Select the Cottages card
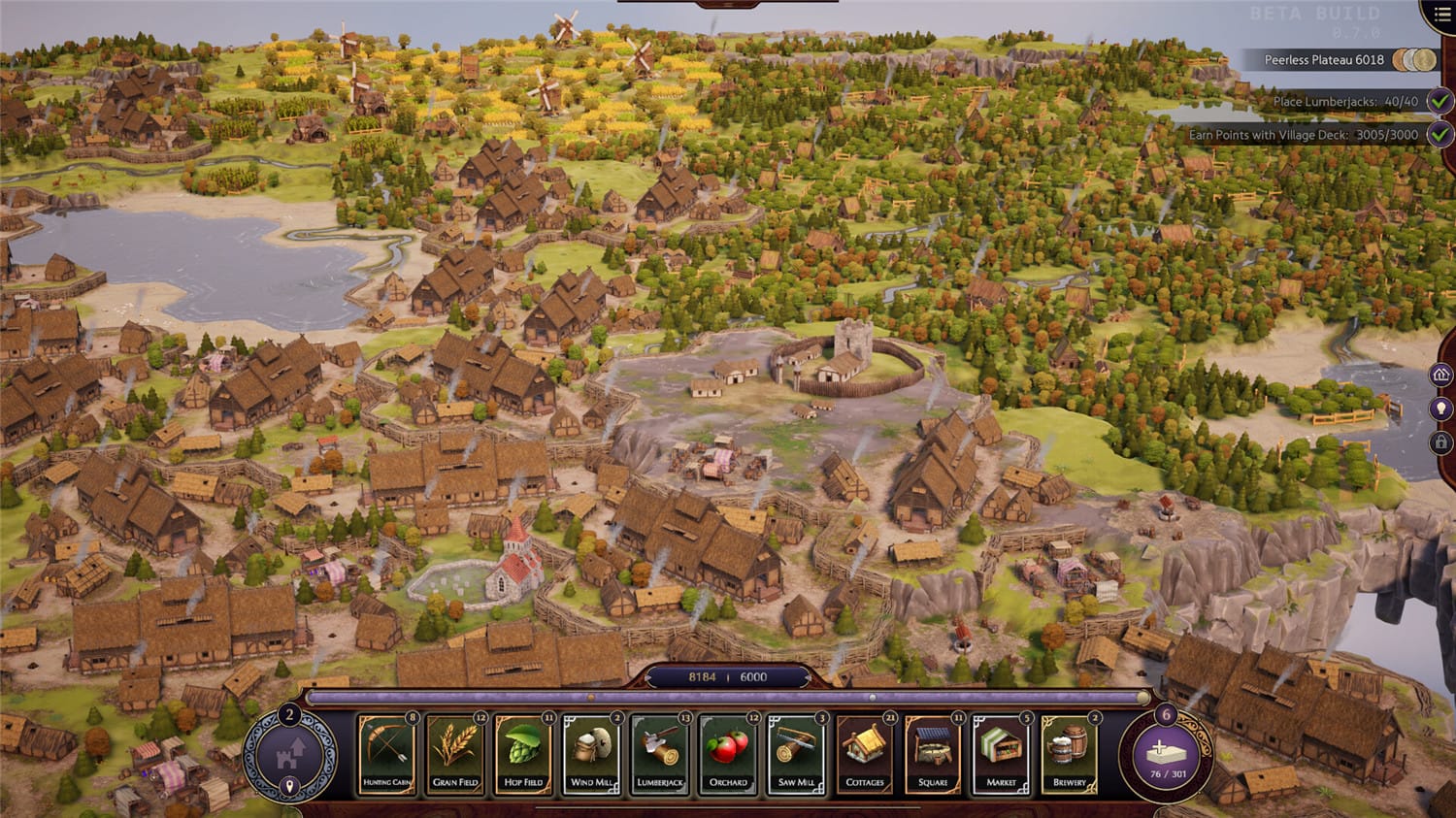 (865, 755)
